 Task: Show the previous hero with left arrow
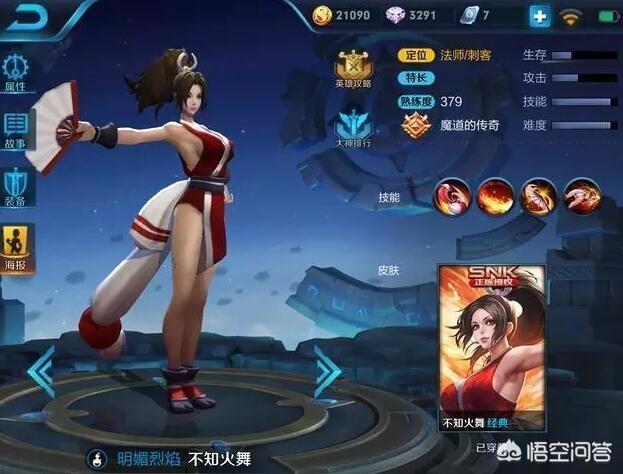(40, 372)
